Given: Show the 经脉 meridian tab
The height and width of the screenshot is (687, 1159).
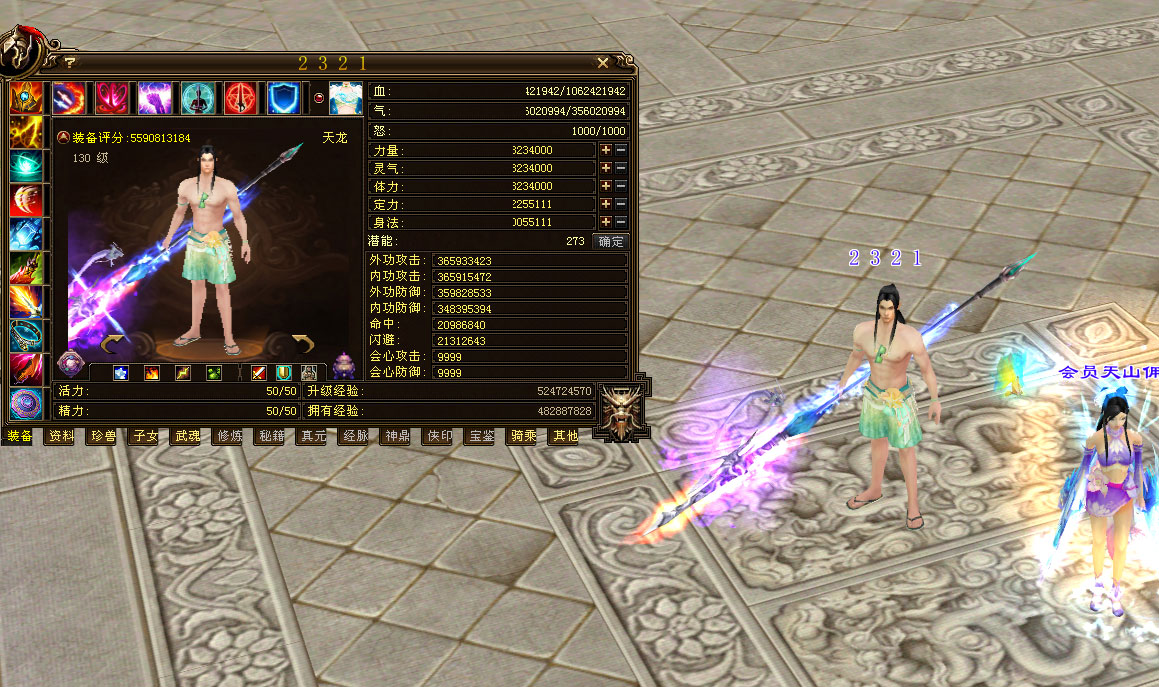Looking at the screenshot, I should 356,436.
